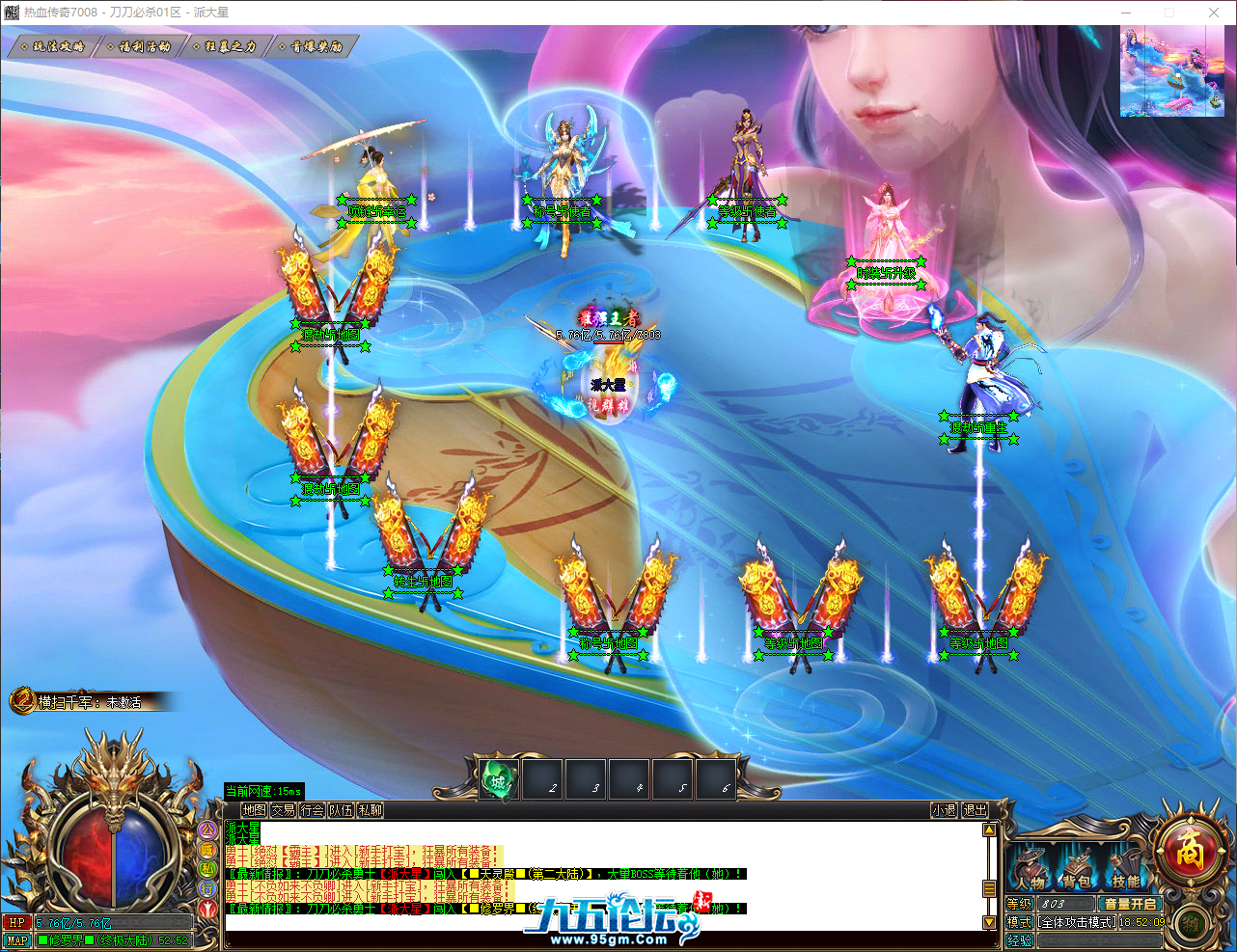
Task: Select the 公 guild chat channel icon
Action: (207, 830)
